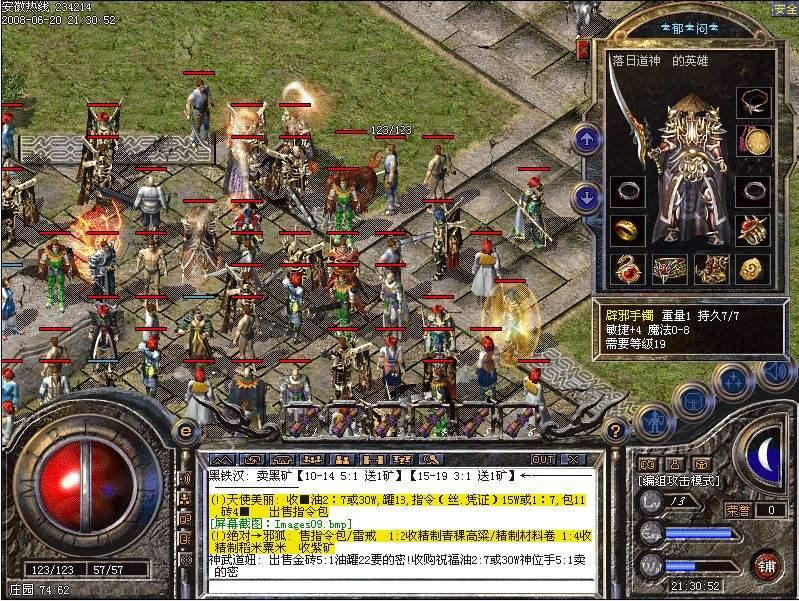This screenshot has height=601, width=799.
Task: Select the hero's boots equipment slot
Action: [x=712, y=268]
